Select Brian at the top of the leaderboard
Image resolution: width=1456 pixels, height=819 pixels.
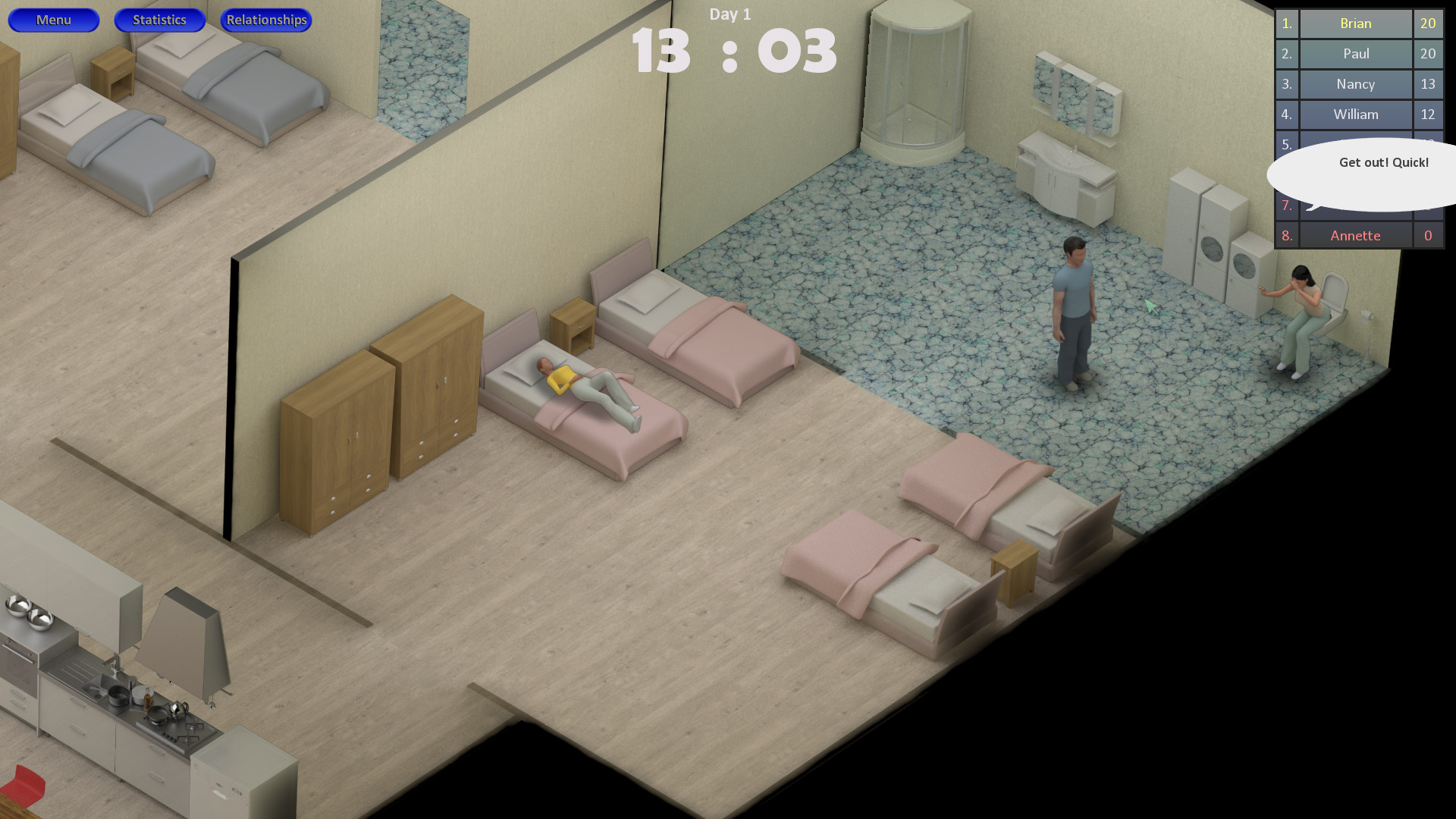1354,24
